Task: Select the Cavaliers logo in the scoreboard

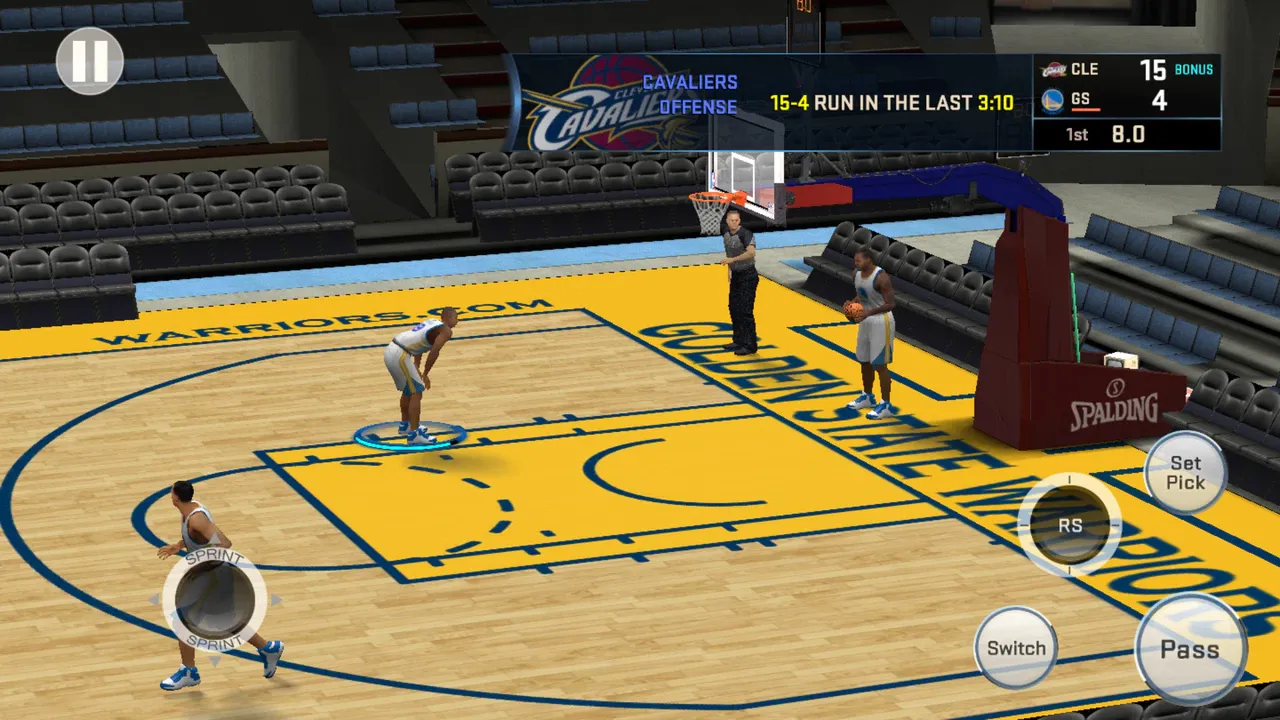Action: (1052, 69)
